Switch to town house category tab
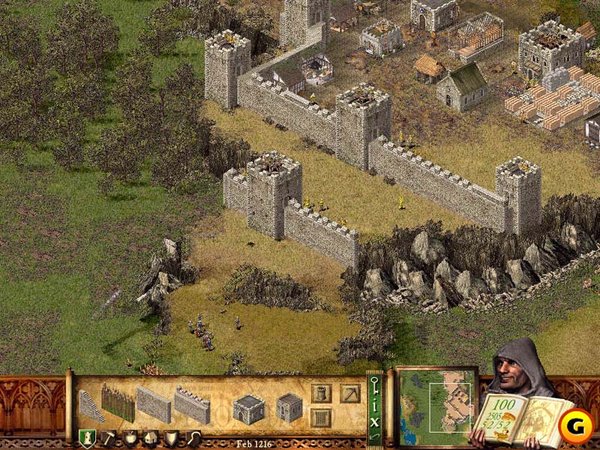600x450 pixels. point(150,438)
